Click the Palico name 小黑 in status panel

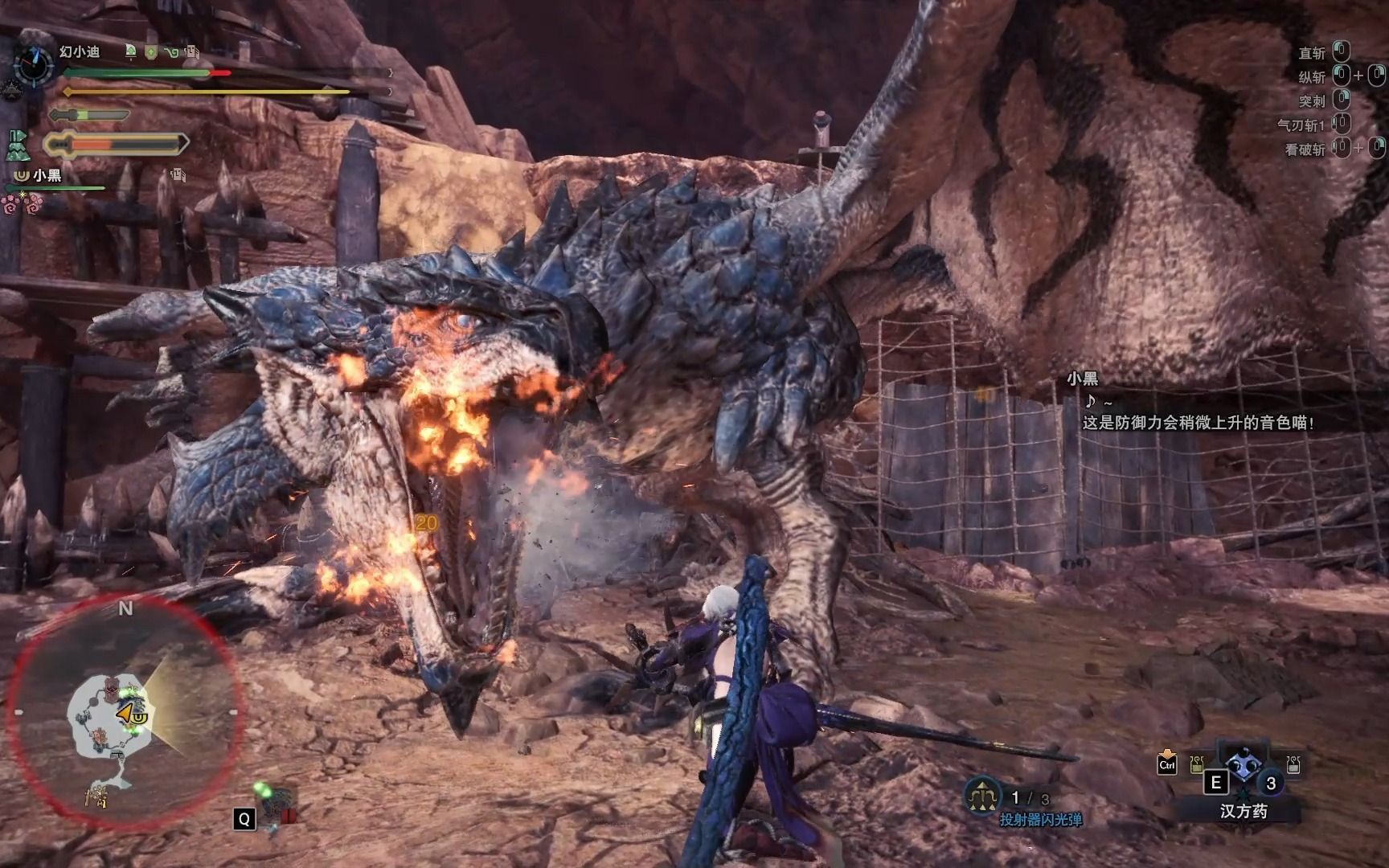[46, 174]
